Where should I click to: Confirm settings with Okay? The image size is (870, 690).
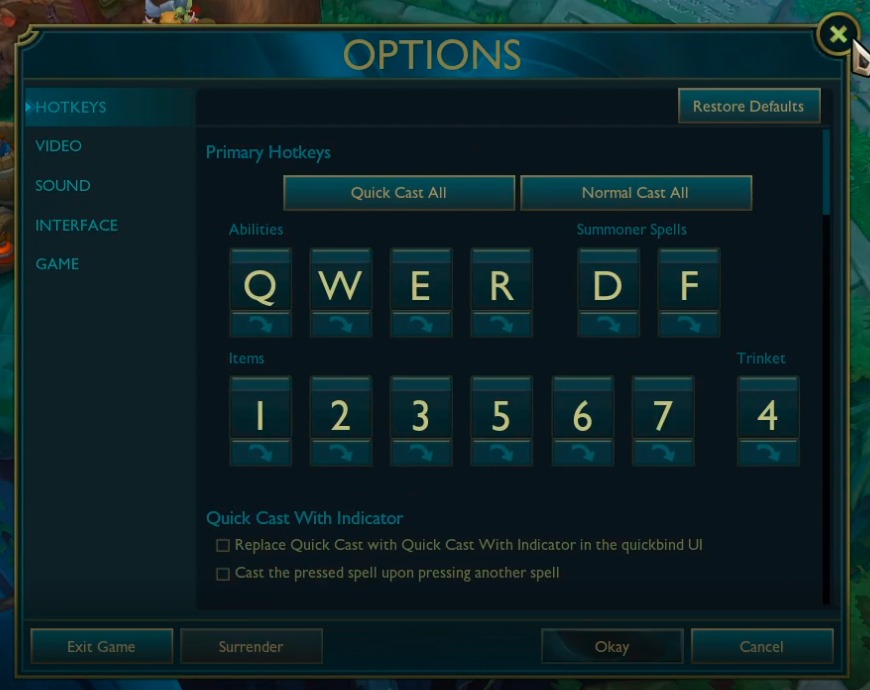coord(612,647)
